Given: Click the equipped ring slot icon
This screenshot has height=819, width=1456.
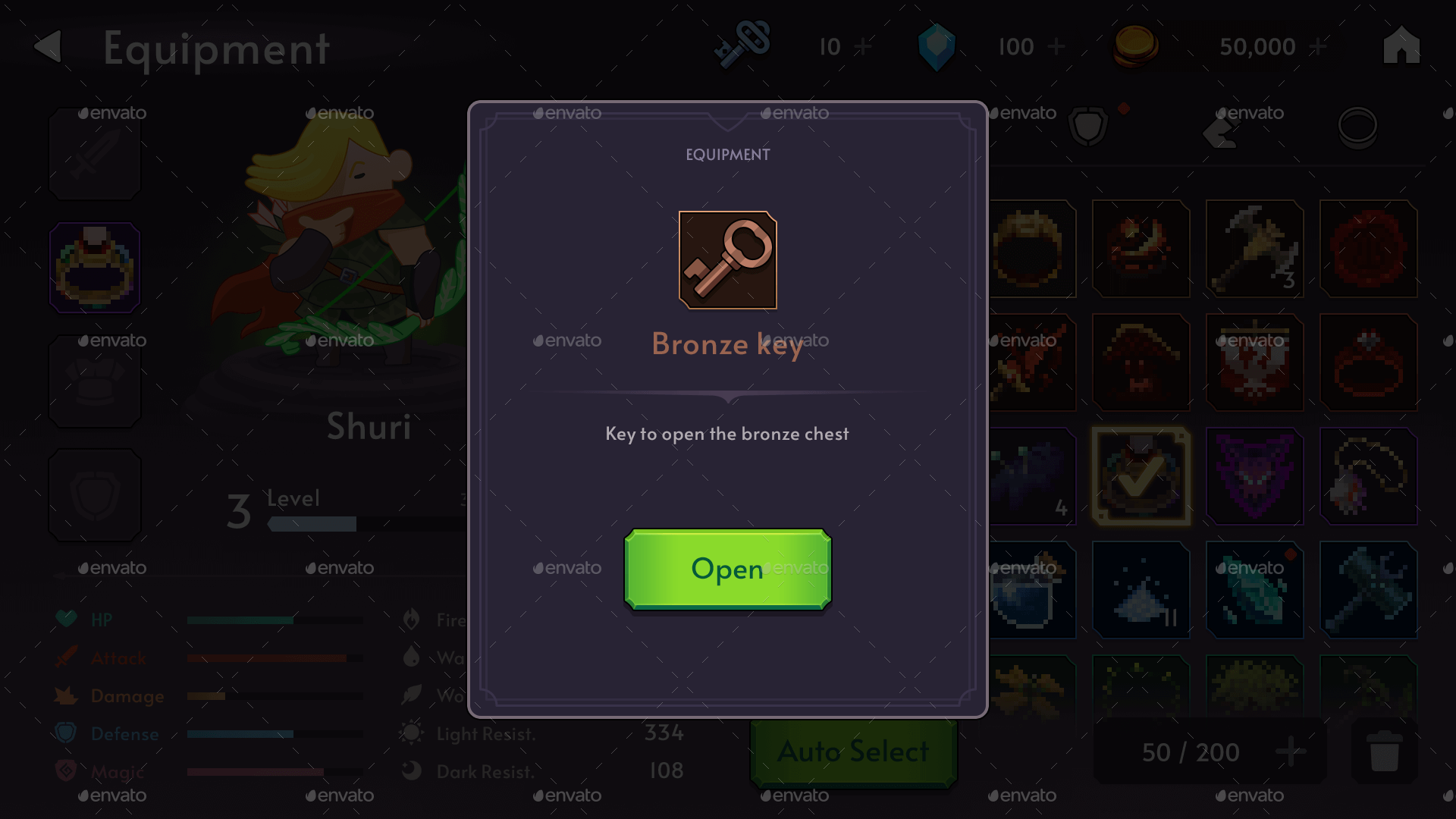Looking at the screenshot, I should point(94,268).
